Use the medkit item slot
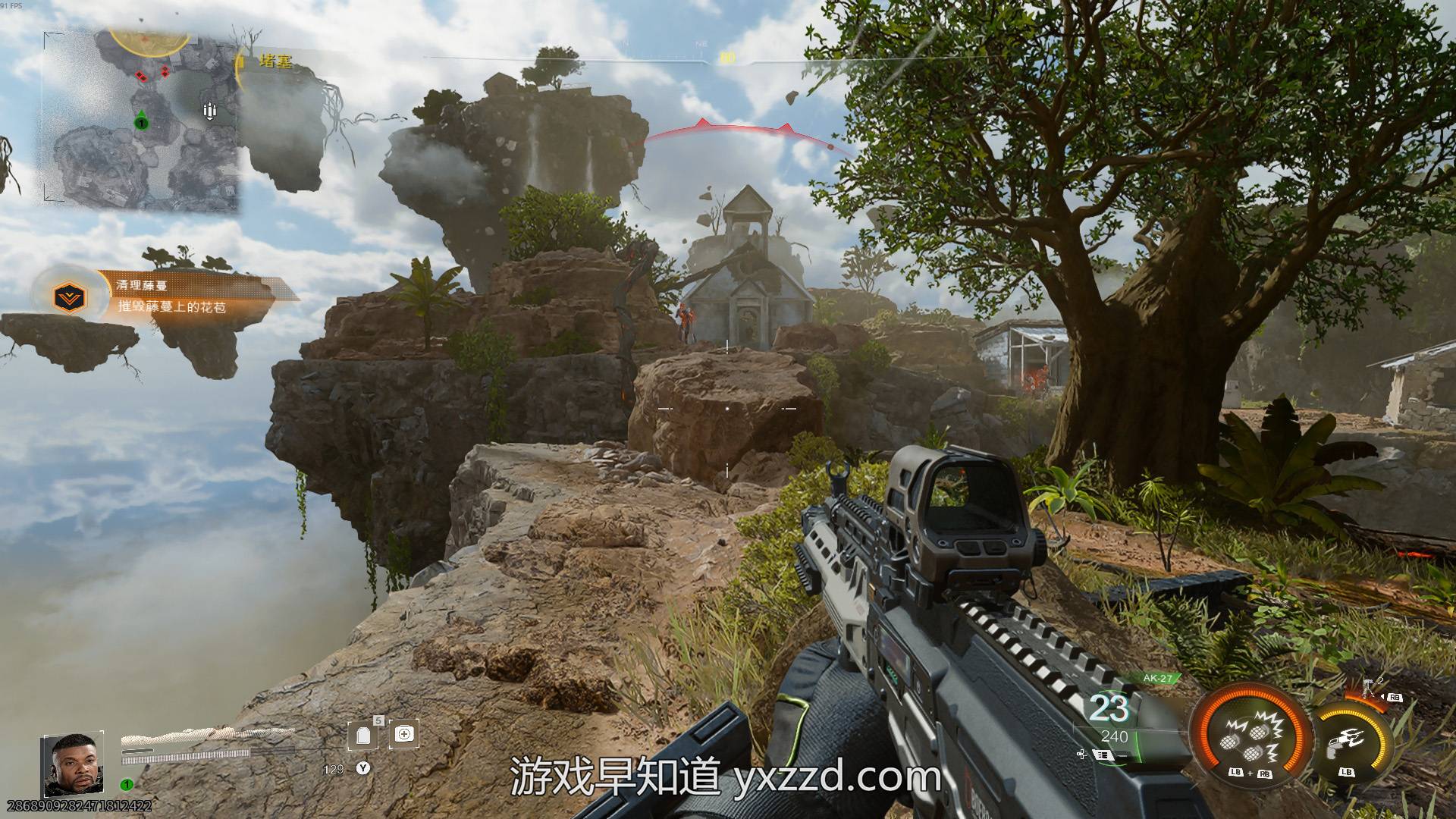Screen dimensions: 1456x819 pos(404,734)
